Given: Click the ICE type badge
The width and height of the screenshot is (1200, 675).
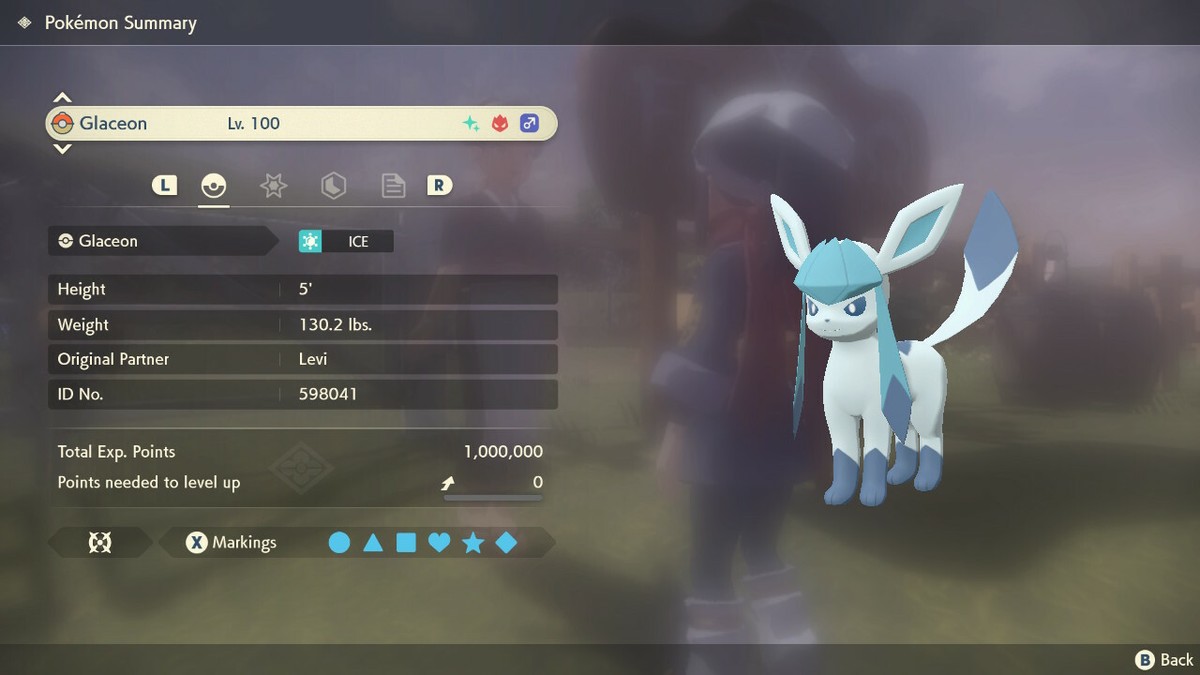Looking at the screenshot, I should tap(346, 241).
